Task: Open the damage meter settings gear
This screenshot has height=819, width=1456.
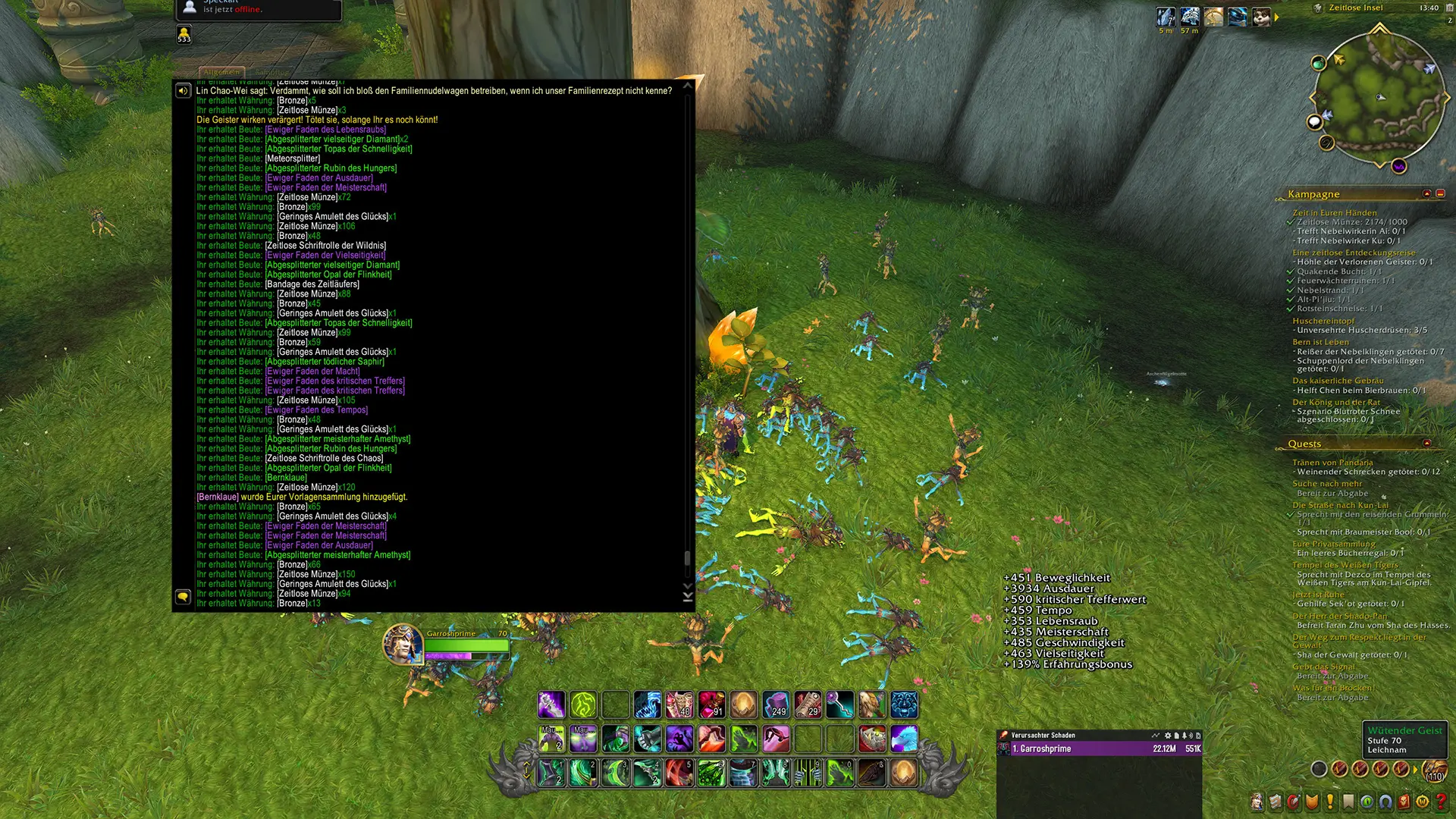Action: 1168,736
